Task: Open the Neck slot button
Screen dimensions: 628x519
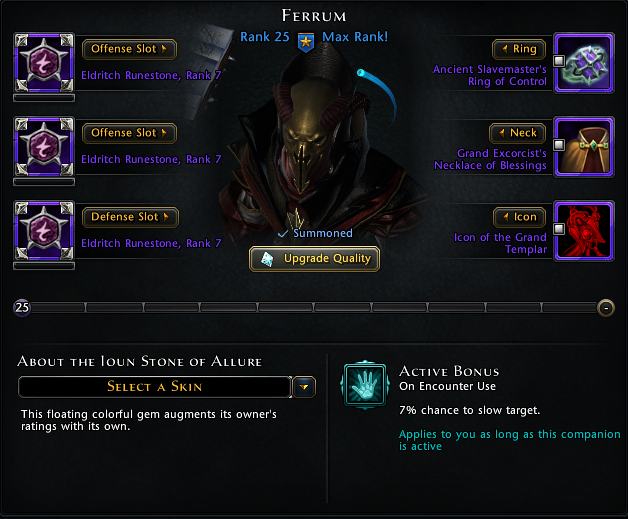Action: [518, 133]
